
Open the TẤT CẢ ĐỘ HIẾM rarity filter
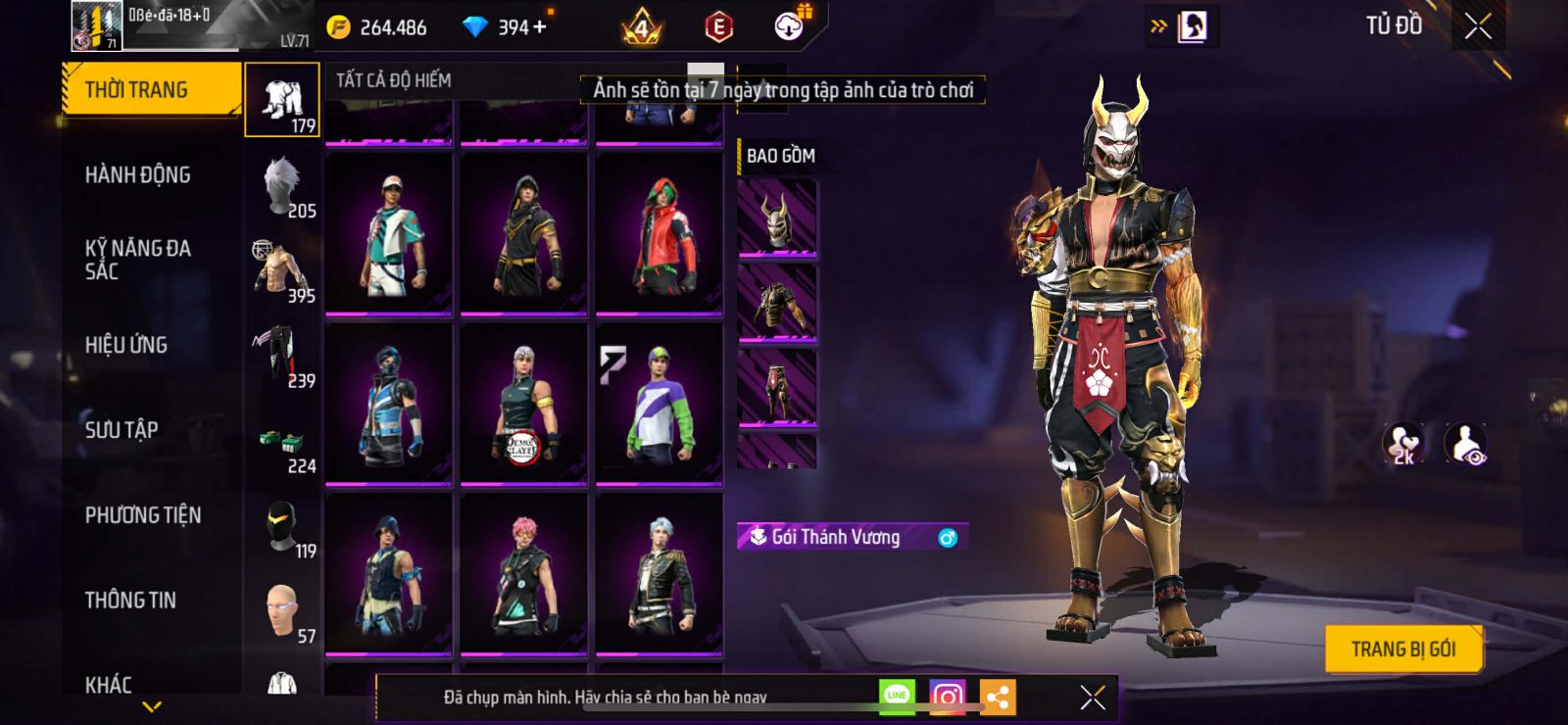click(394, 80)
